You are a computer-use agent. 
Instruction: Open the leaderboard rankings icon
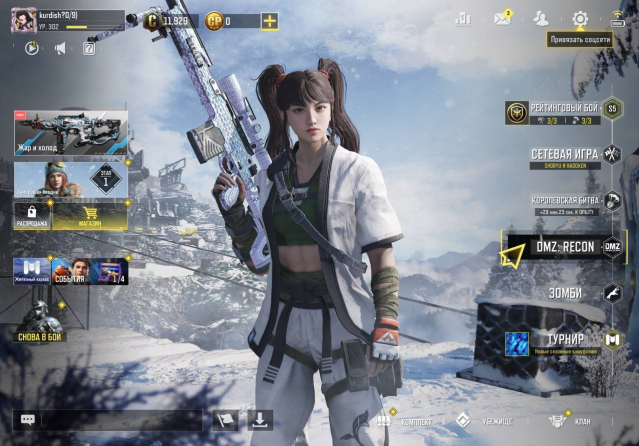point(463,19)
